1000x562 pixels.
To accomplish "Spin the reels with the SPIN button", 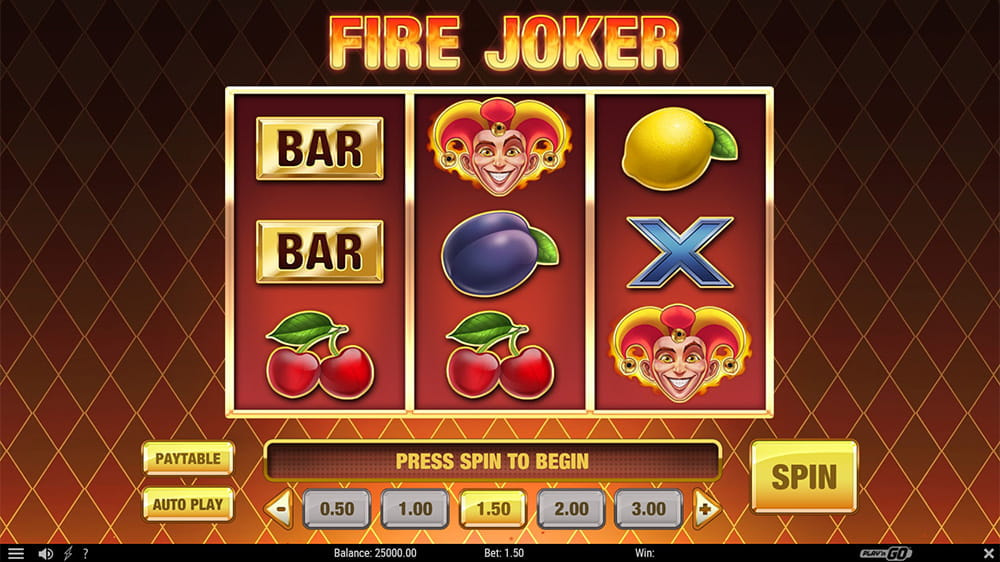I will 804,476.
